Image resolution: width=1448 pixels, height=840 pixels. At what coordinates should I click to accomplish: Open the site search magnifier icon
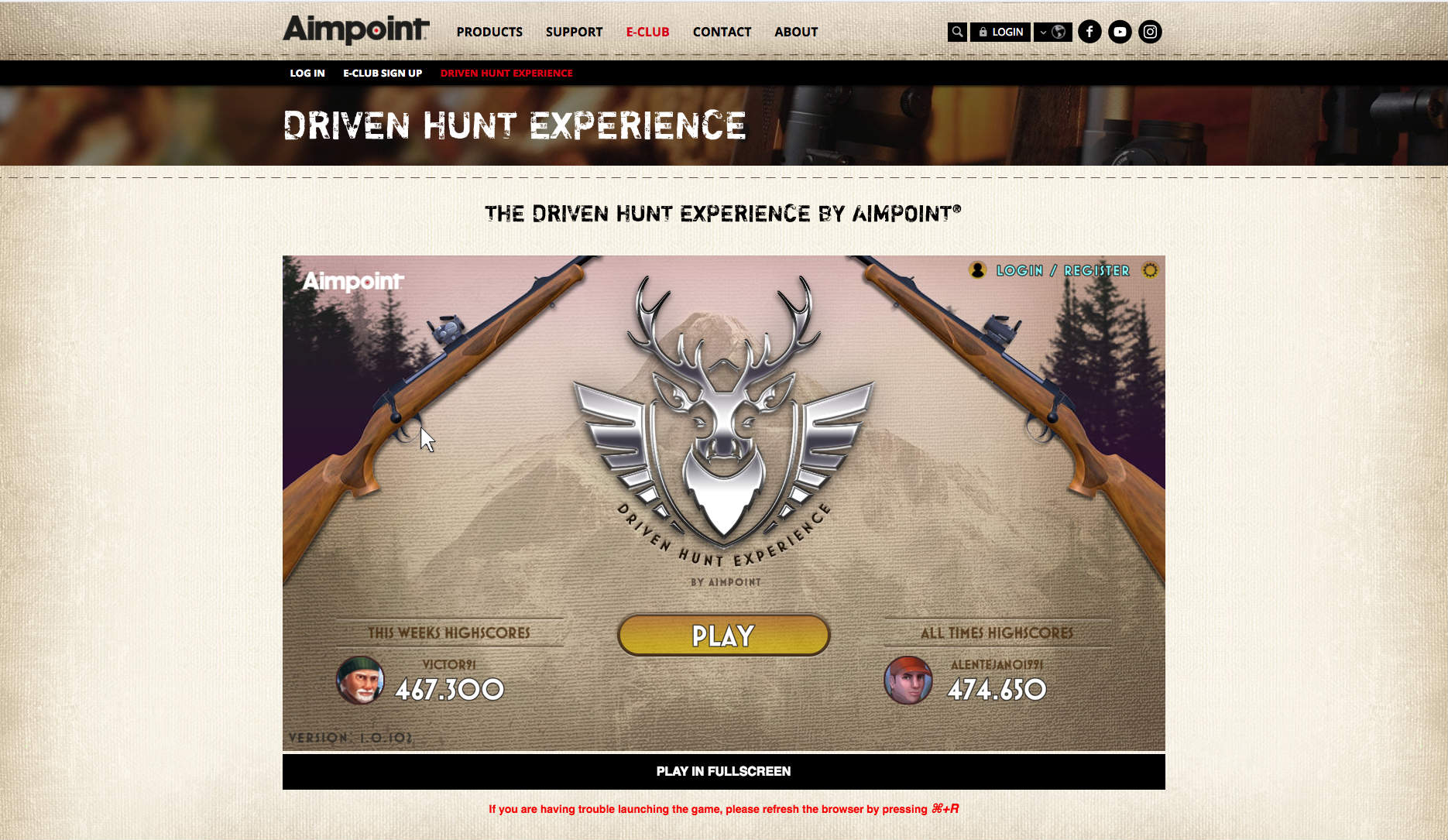click(x=957, y=32)
